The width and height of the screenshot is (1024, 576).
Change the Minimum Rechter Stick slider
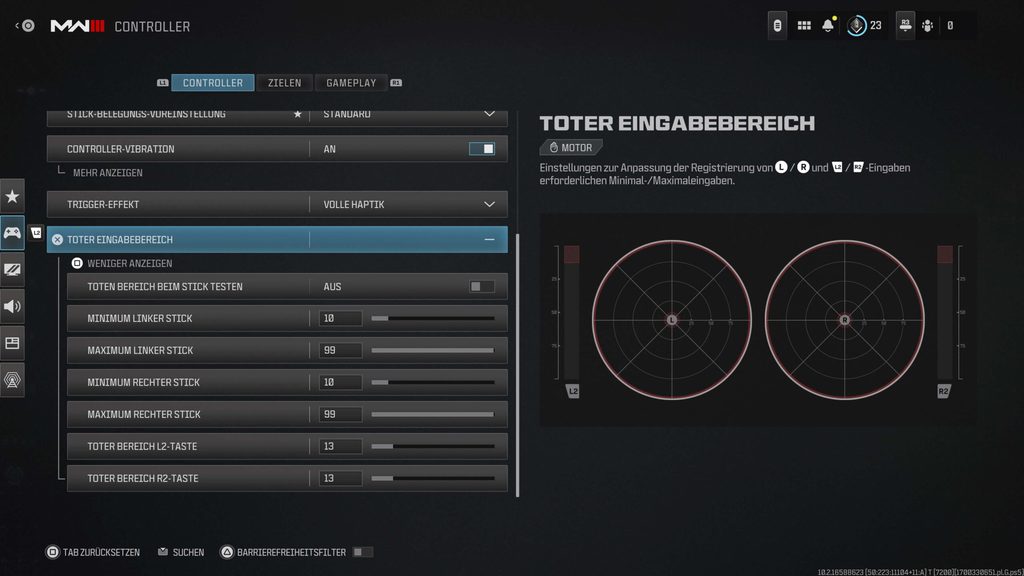click(432, 383)
